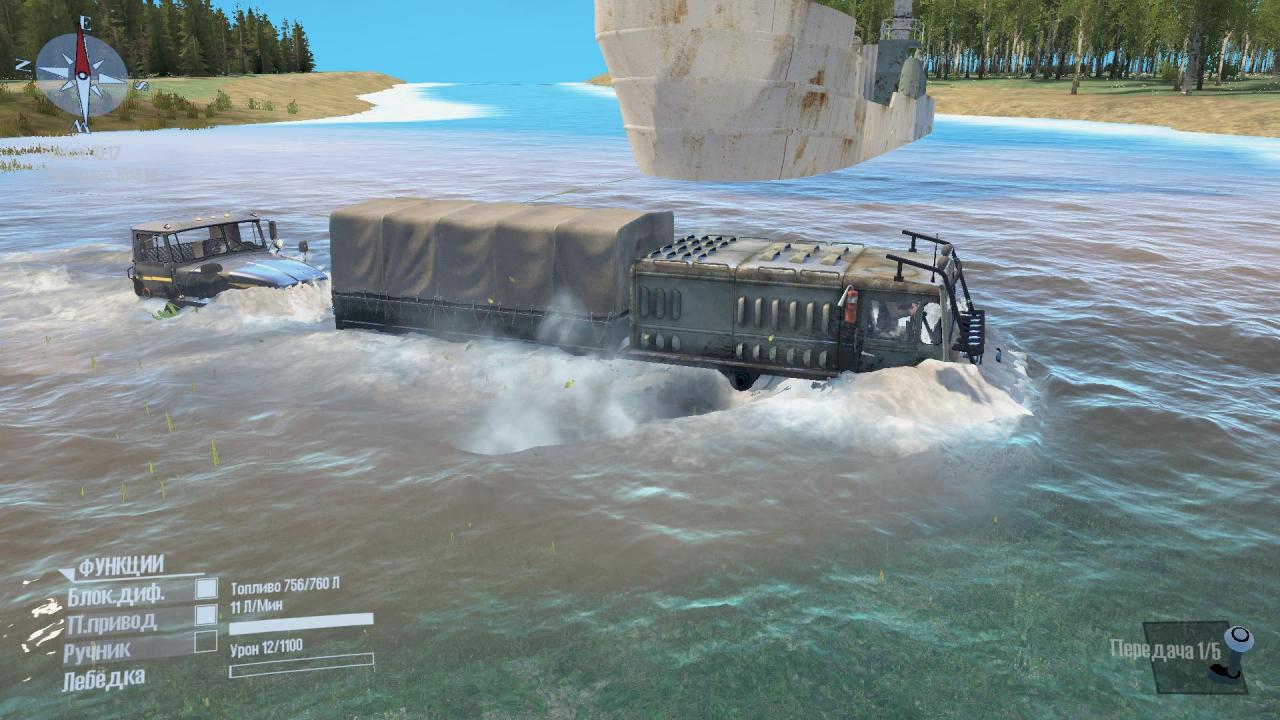The height and width of the screenshot is (720, 1280).
Task: Toggle the П.привод all-wheel drive checkbox
Action: pyautogui.click(x=206, y=615)
